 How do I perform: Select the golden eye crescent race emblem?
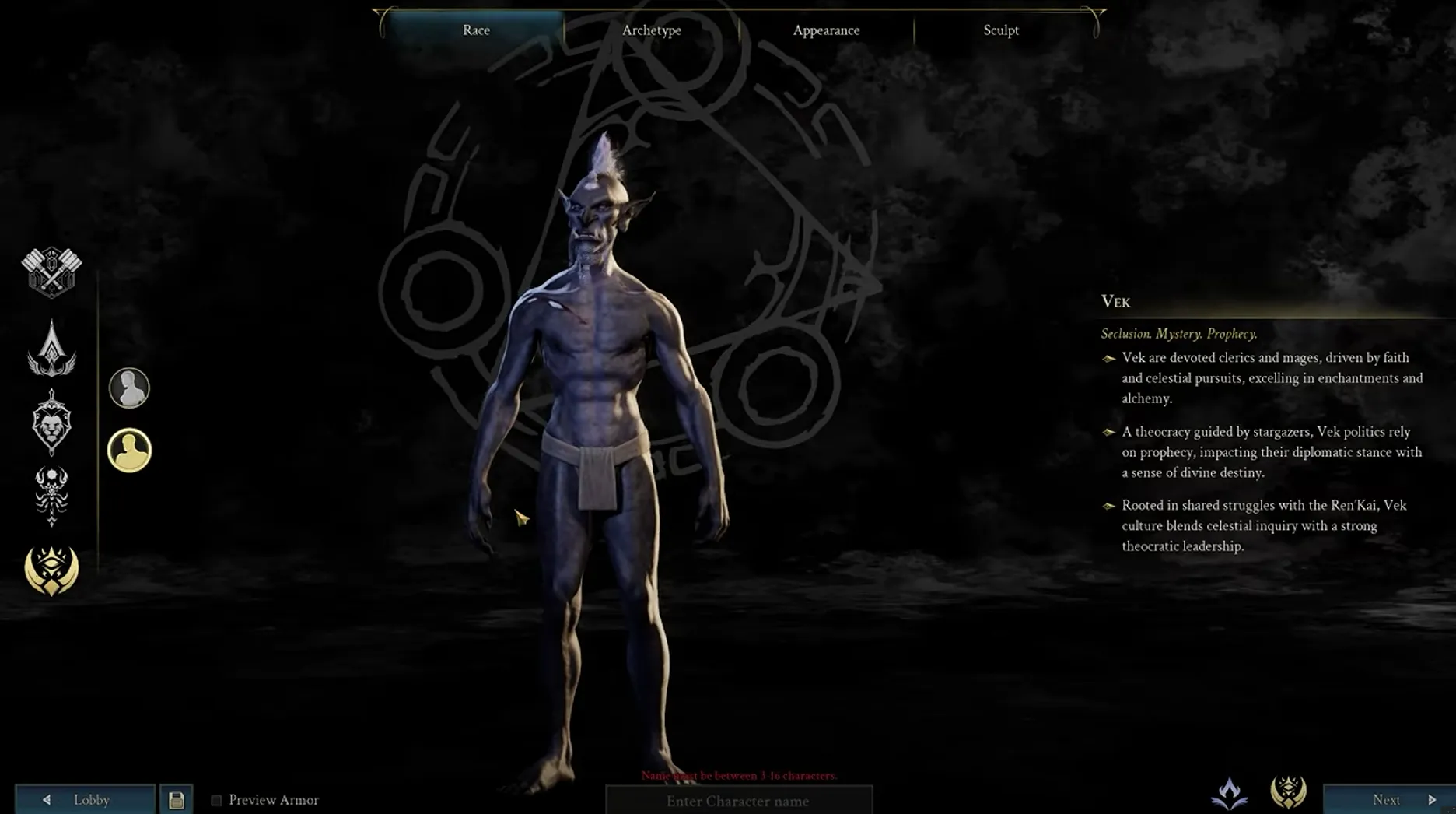tap(51, 570)
